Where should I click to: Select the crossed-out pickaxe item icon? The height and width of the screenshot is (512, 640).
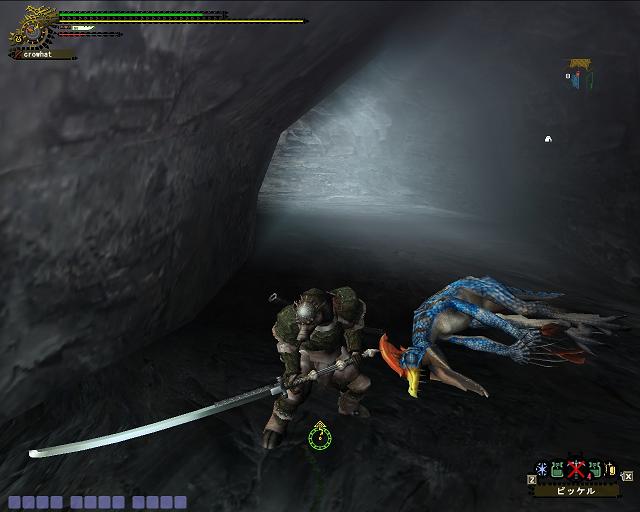(575, 470)
